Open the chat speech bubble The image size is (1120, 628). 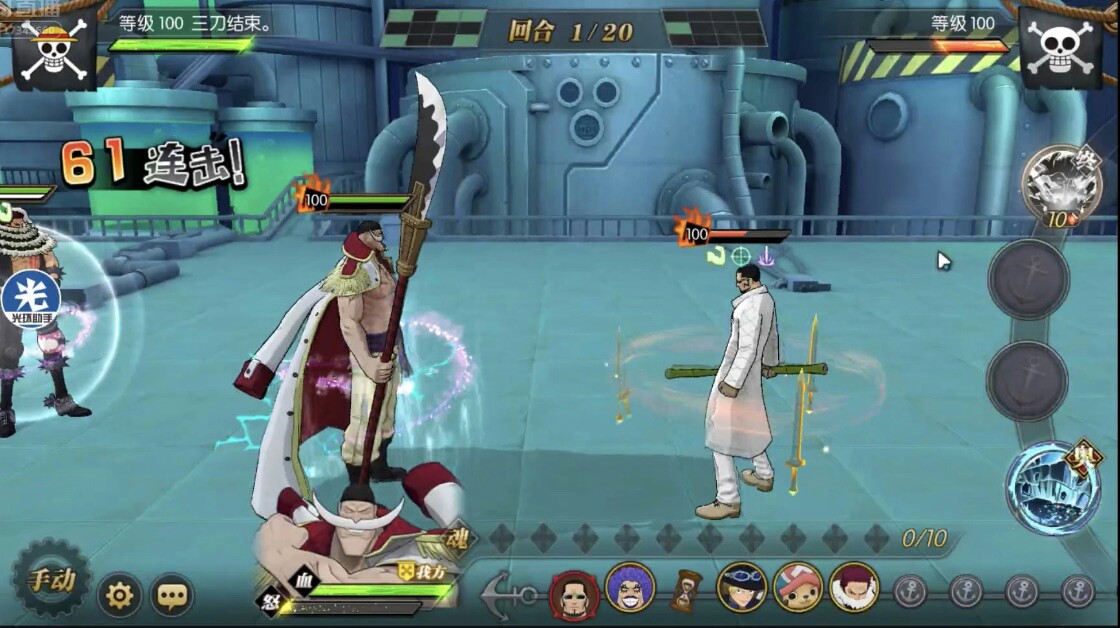coord(172,597)
